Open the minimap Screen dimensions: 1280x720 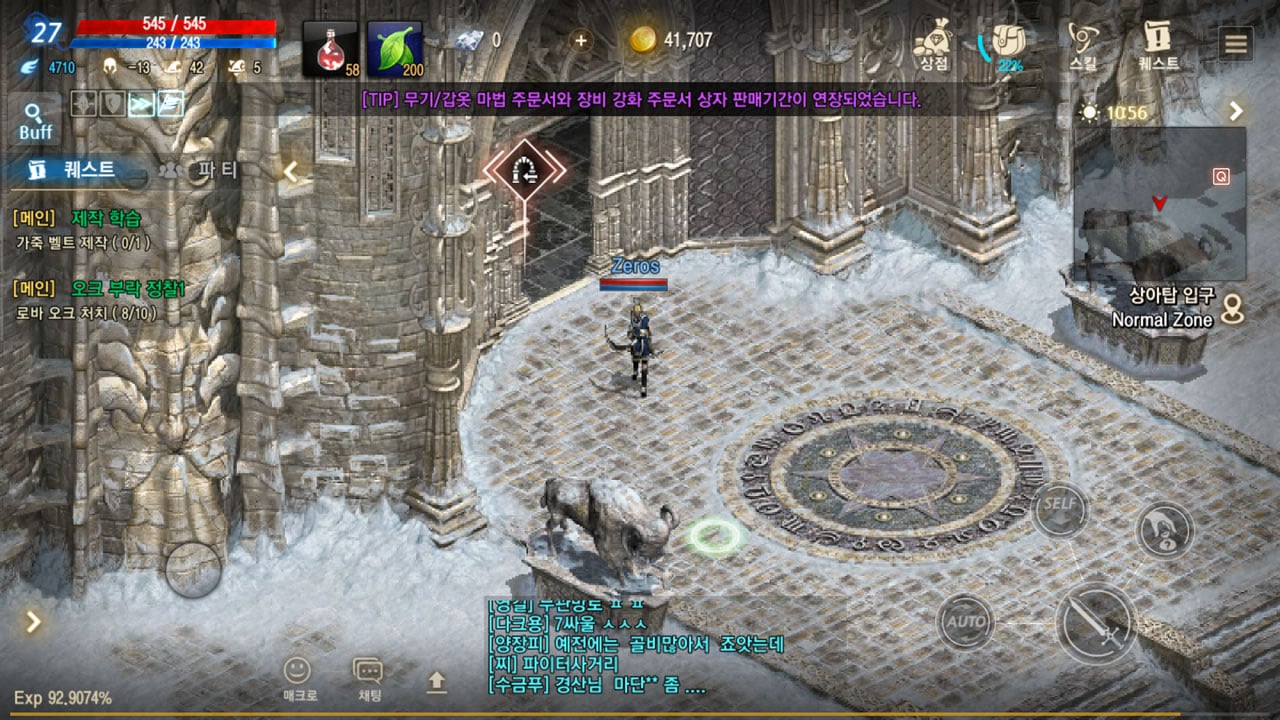(1160, 203)
